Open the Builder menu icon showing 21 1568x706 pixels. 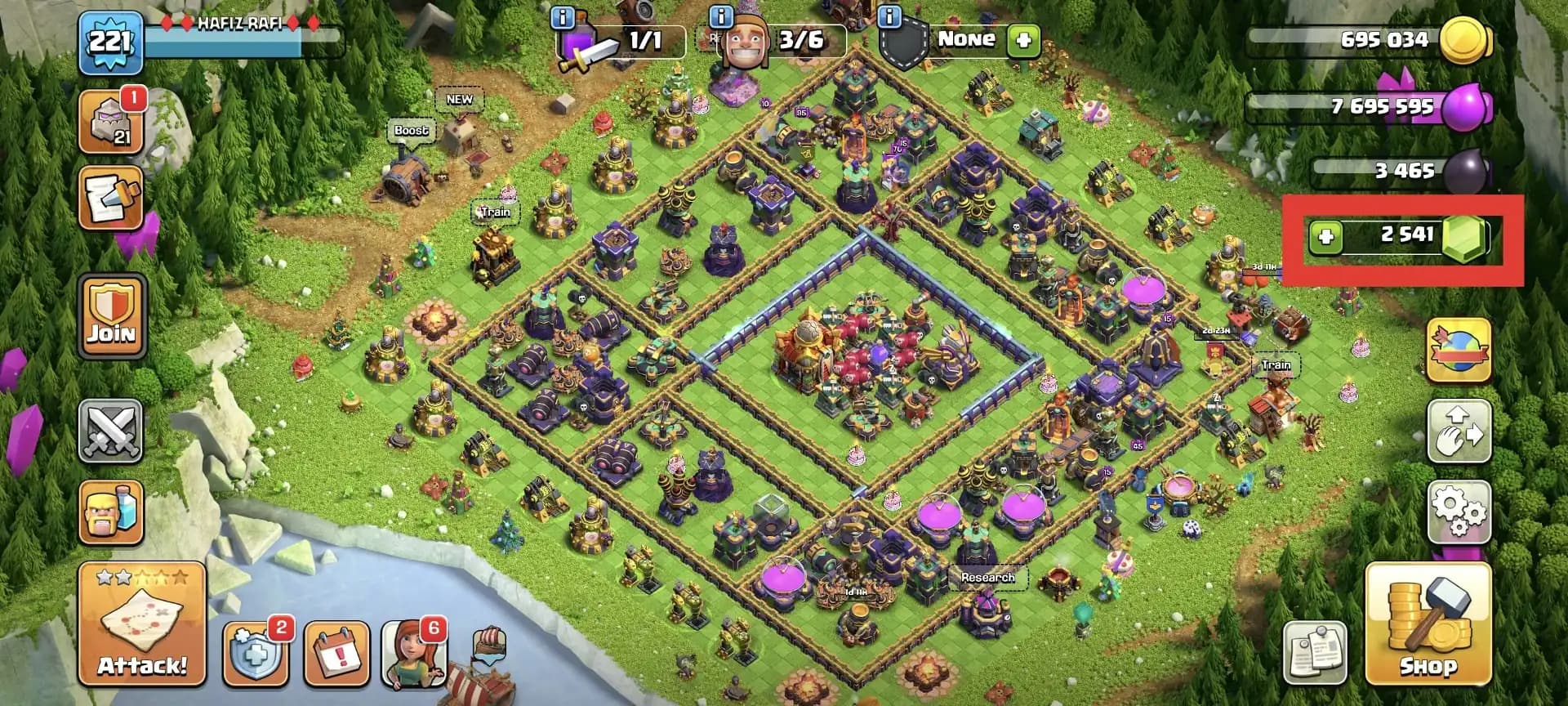[x=110, y=123]
